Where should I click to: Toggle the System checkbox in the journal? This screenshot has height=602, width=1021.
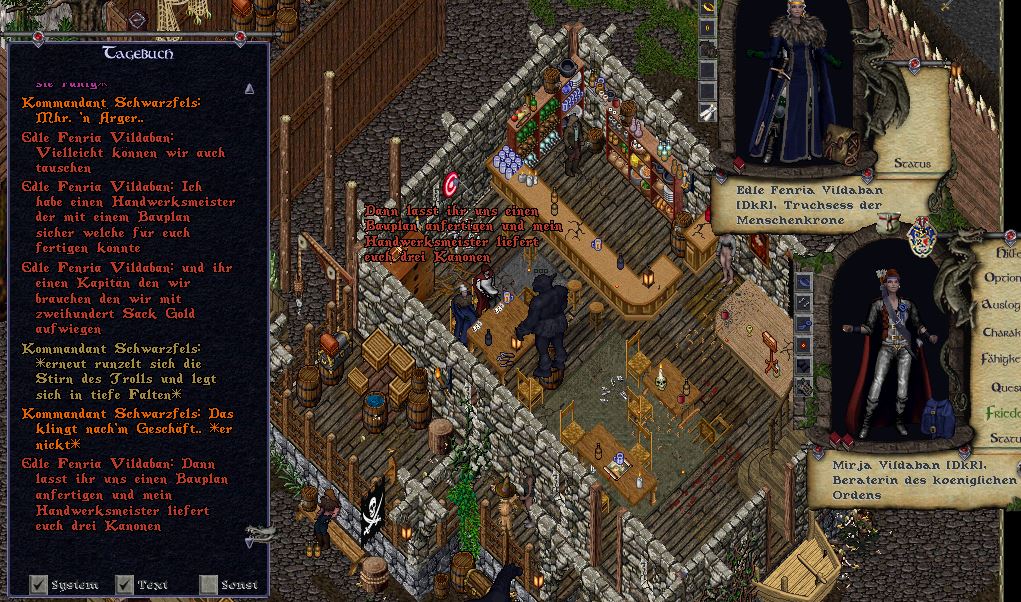pyautogui.click(x=39, y=584)
